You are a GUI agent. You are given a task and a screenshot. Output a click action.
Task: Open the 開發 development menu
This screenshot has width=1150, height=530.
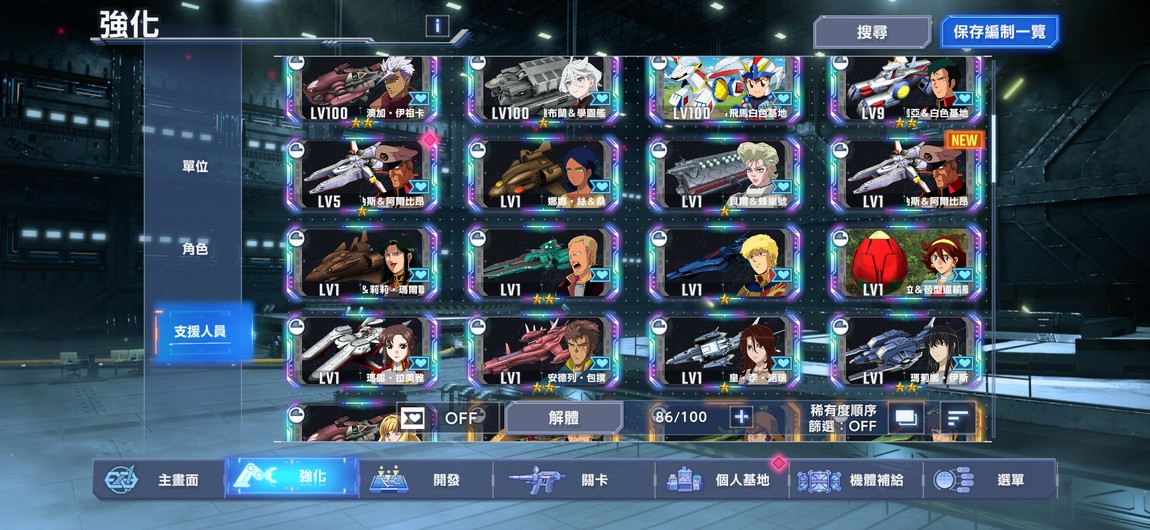click(425, 480)
